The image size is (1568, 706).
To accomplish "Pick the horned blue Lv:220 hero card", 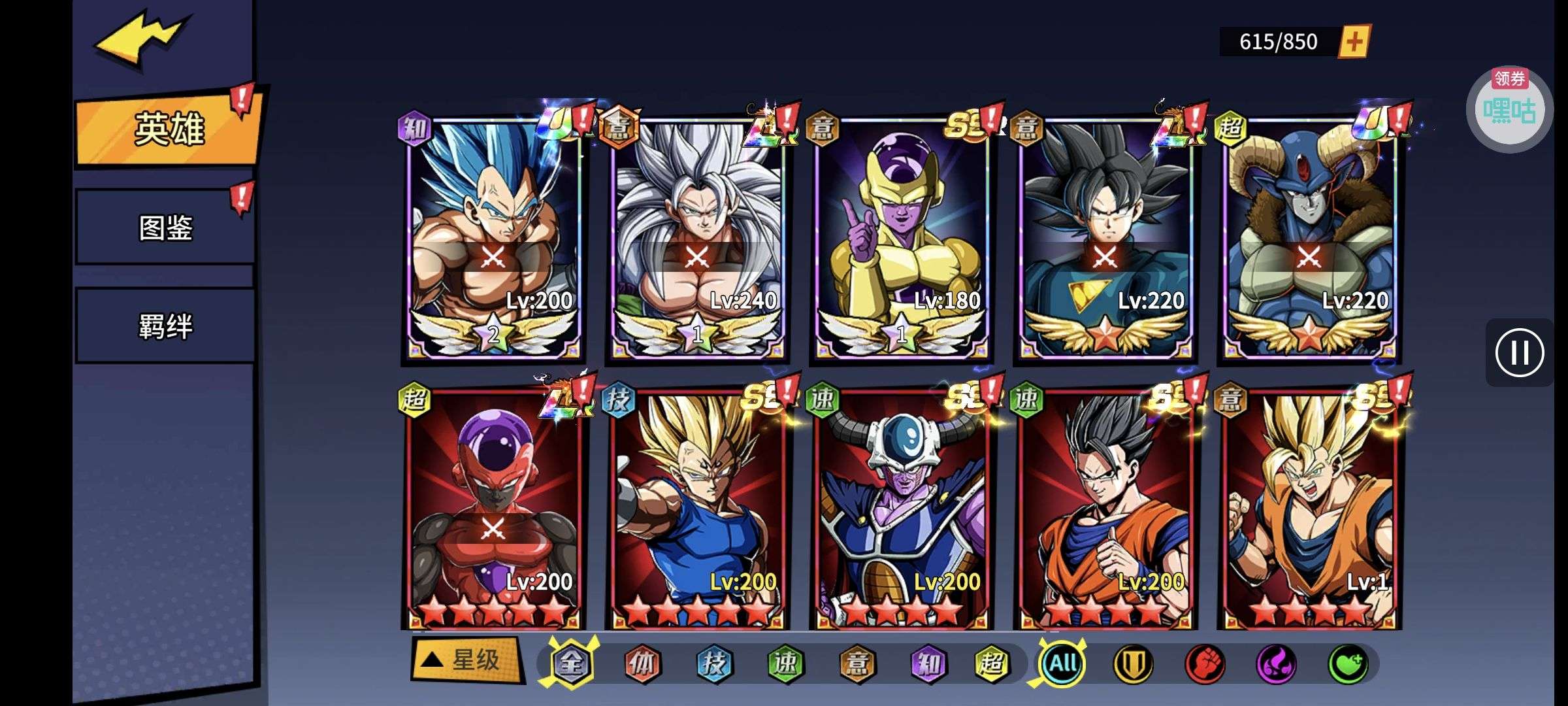I will pyautogui.click(x=1309, y=239).
